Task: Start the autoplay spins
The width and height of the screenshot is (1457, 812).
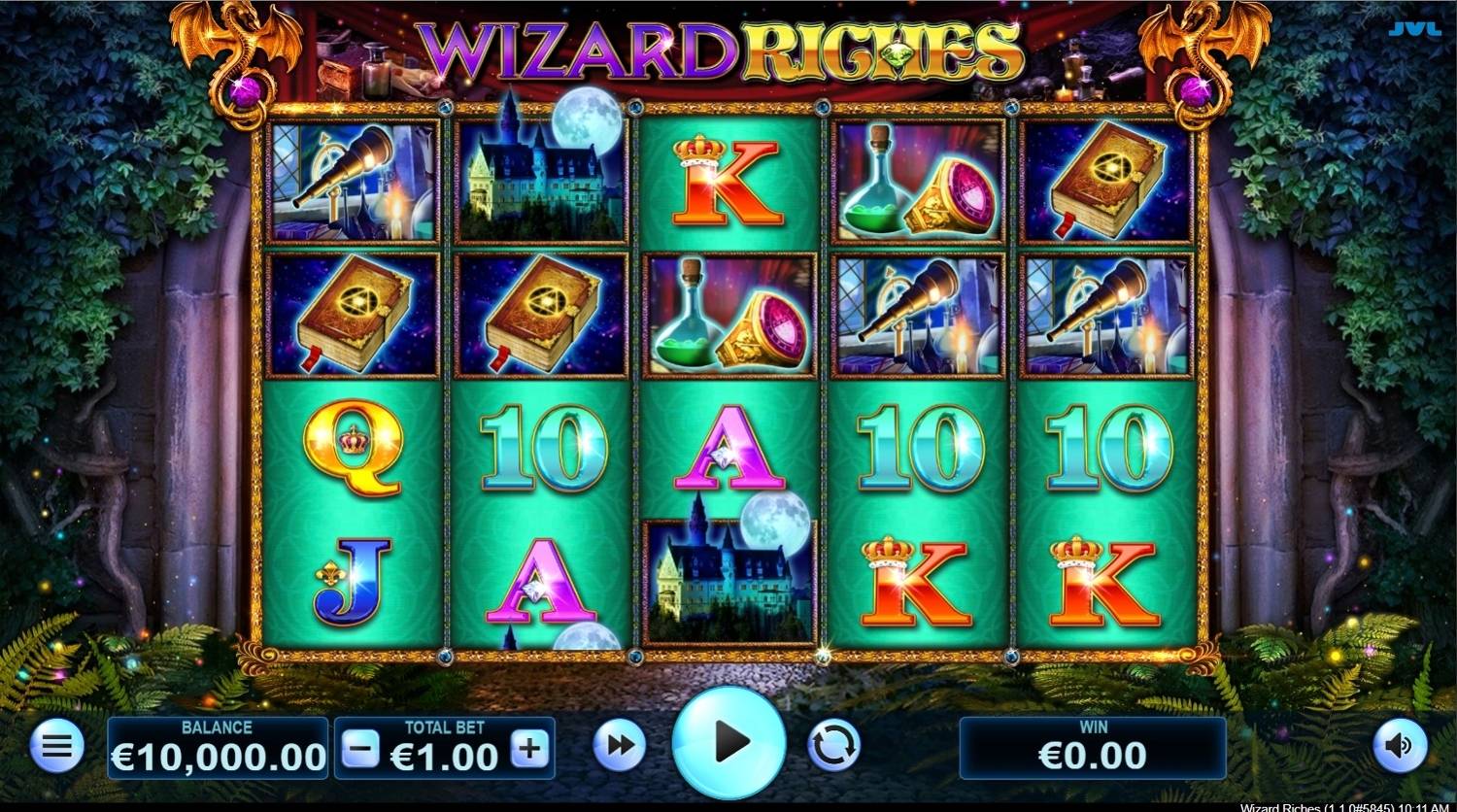Action: pos(835,745)
